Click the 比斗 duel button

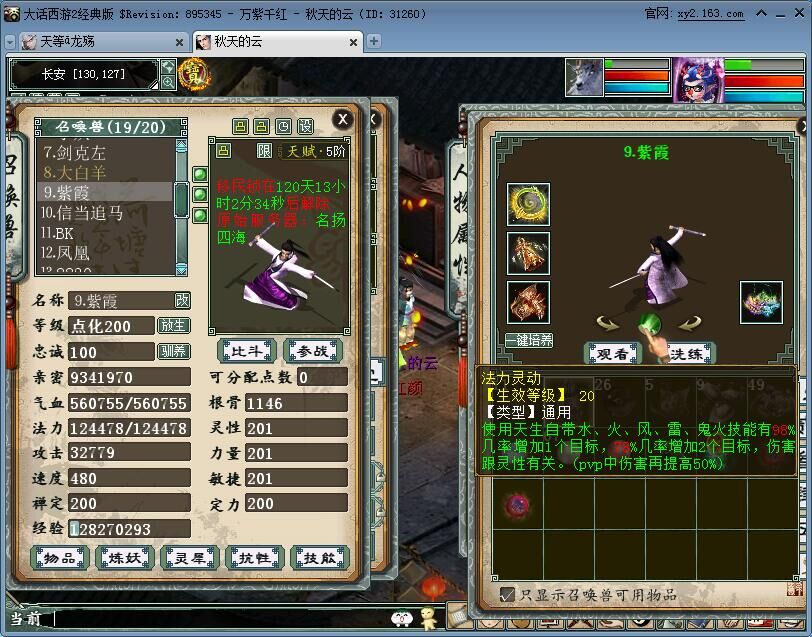(245, 350)
